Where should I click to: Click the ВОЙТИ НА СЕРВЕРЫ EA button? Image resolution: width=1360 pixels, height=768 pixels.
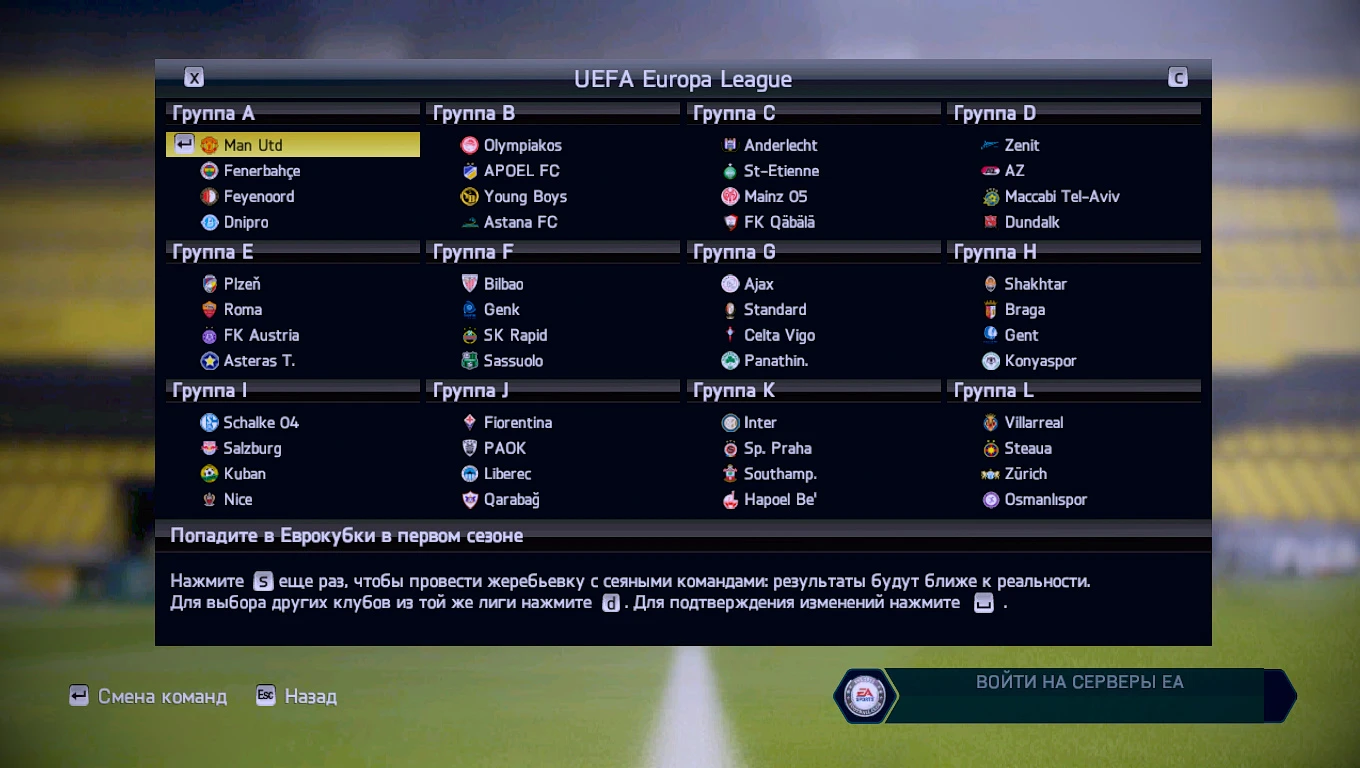(1078, 682)
